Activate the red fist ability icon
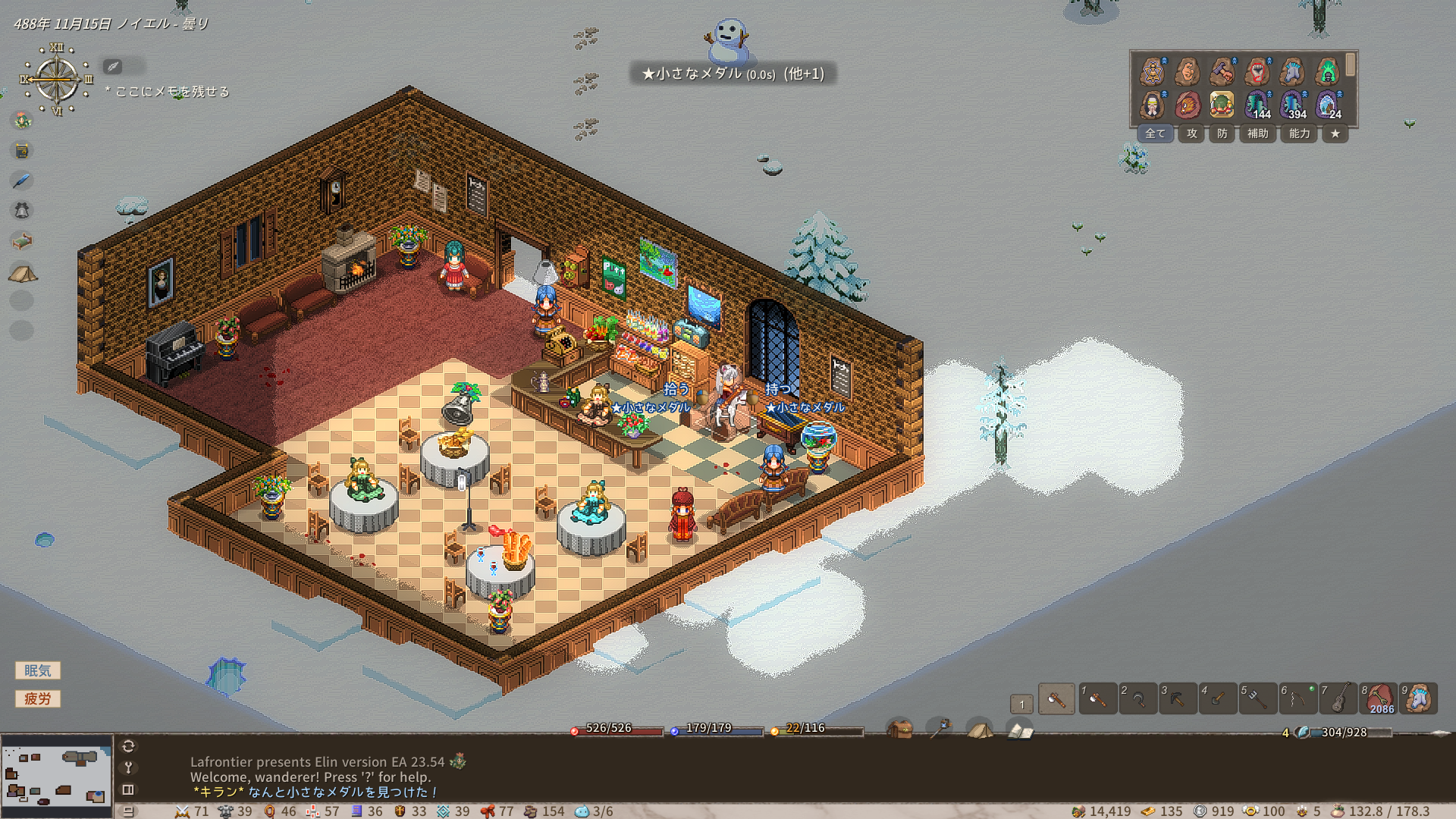Screen dimensions: 1456x819 [1257, 72]
